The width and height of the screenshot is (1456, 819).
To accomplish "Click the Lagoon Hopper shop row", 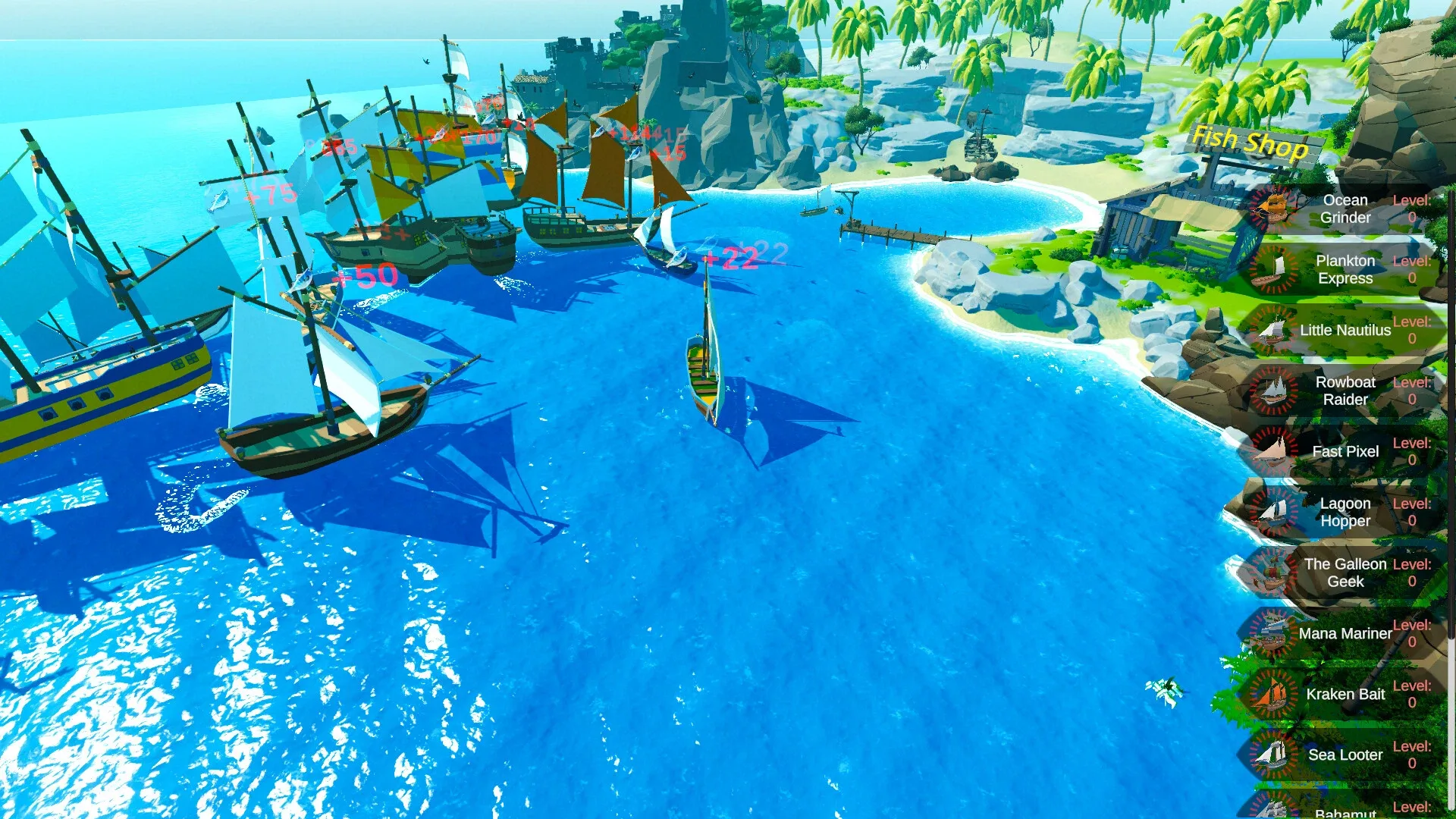I will click(x=1350, y=512).
